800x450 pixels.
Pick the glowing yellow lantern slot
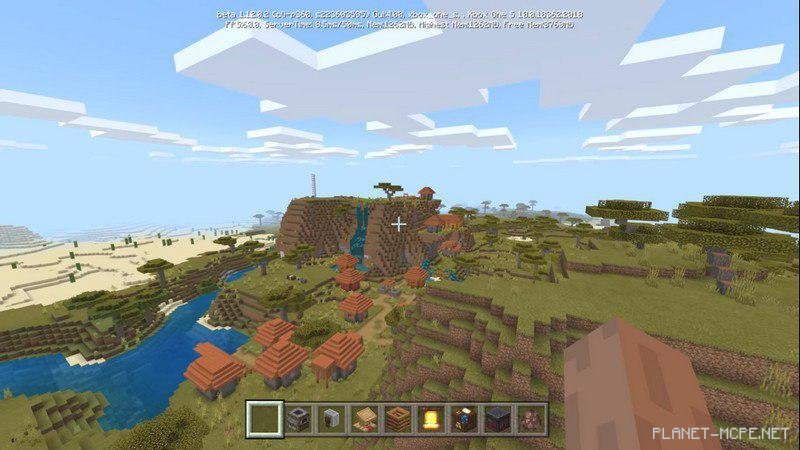(x=431, y=417)
